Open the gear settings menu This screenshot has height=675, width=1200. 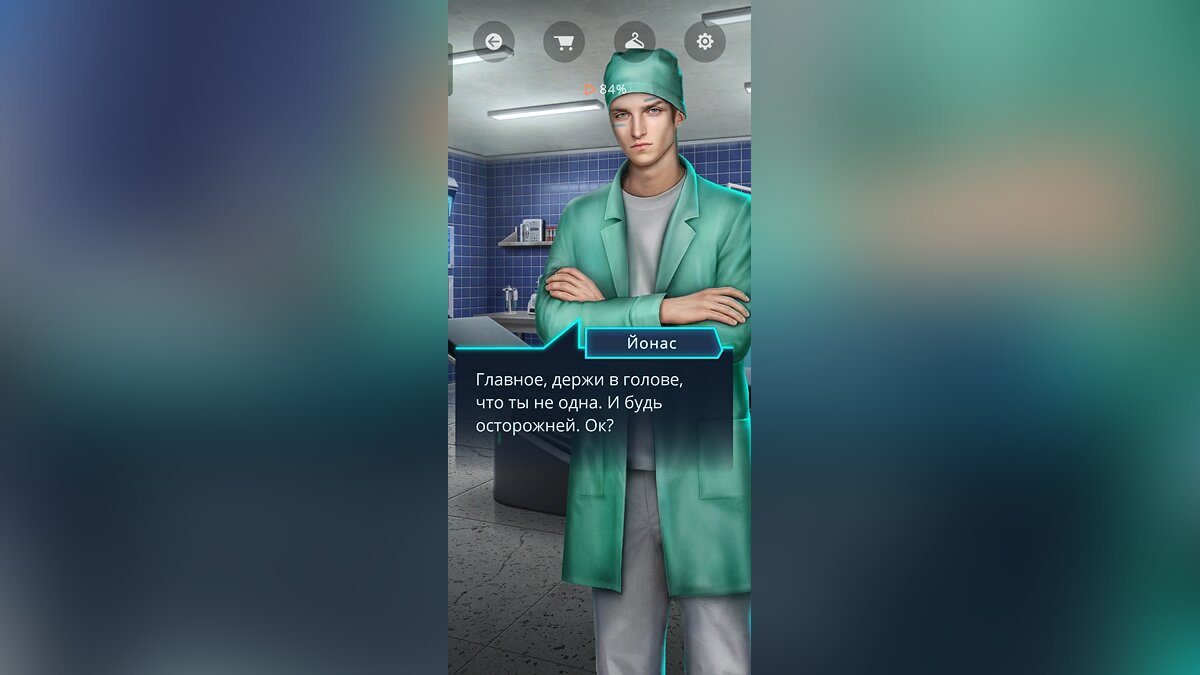point(705,42)
